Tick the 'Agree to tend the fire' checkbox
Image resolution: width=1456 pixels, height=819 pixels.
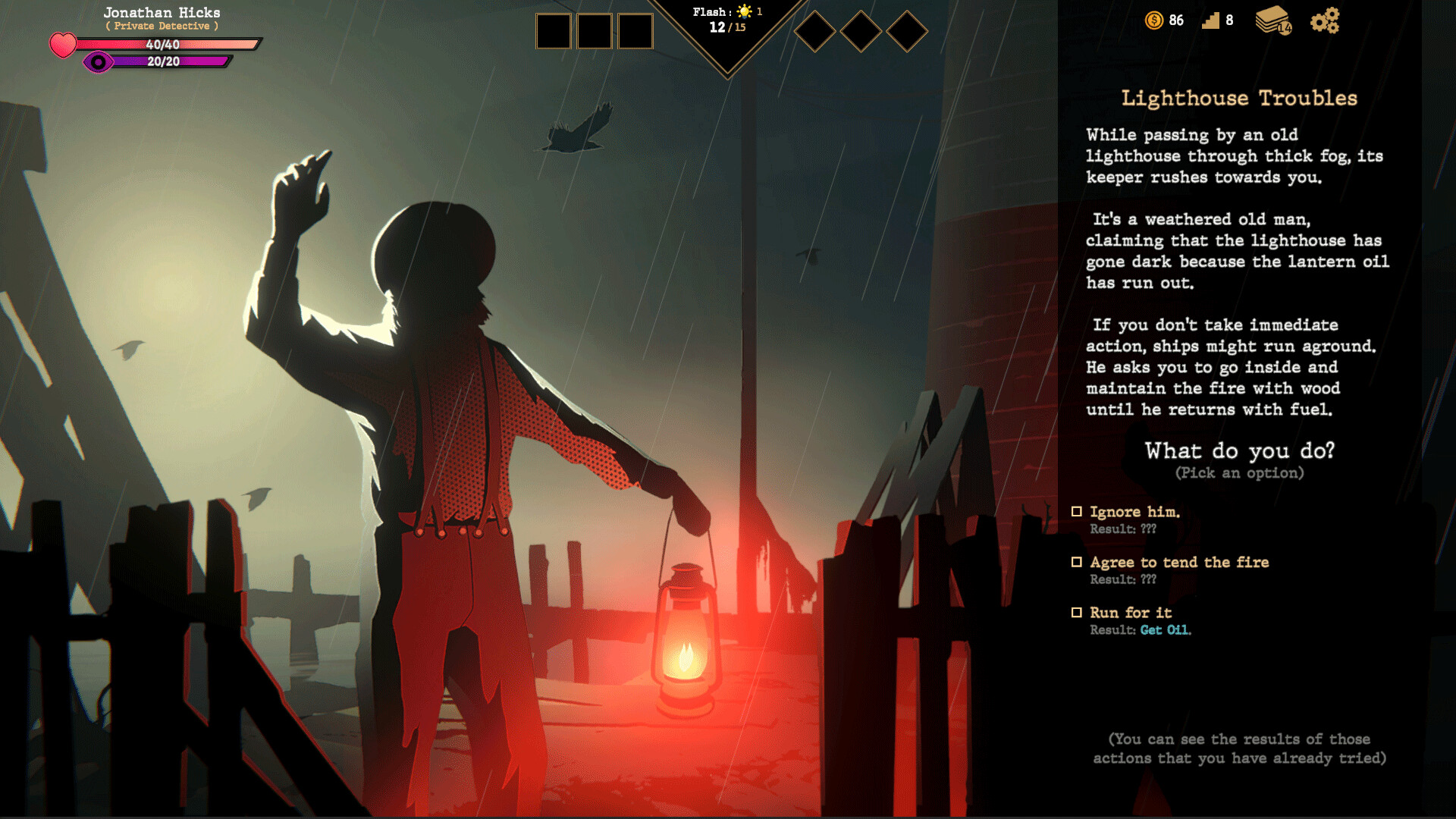(1078, 561)
